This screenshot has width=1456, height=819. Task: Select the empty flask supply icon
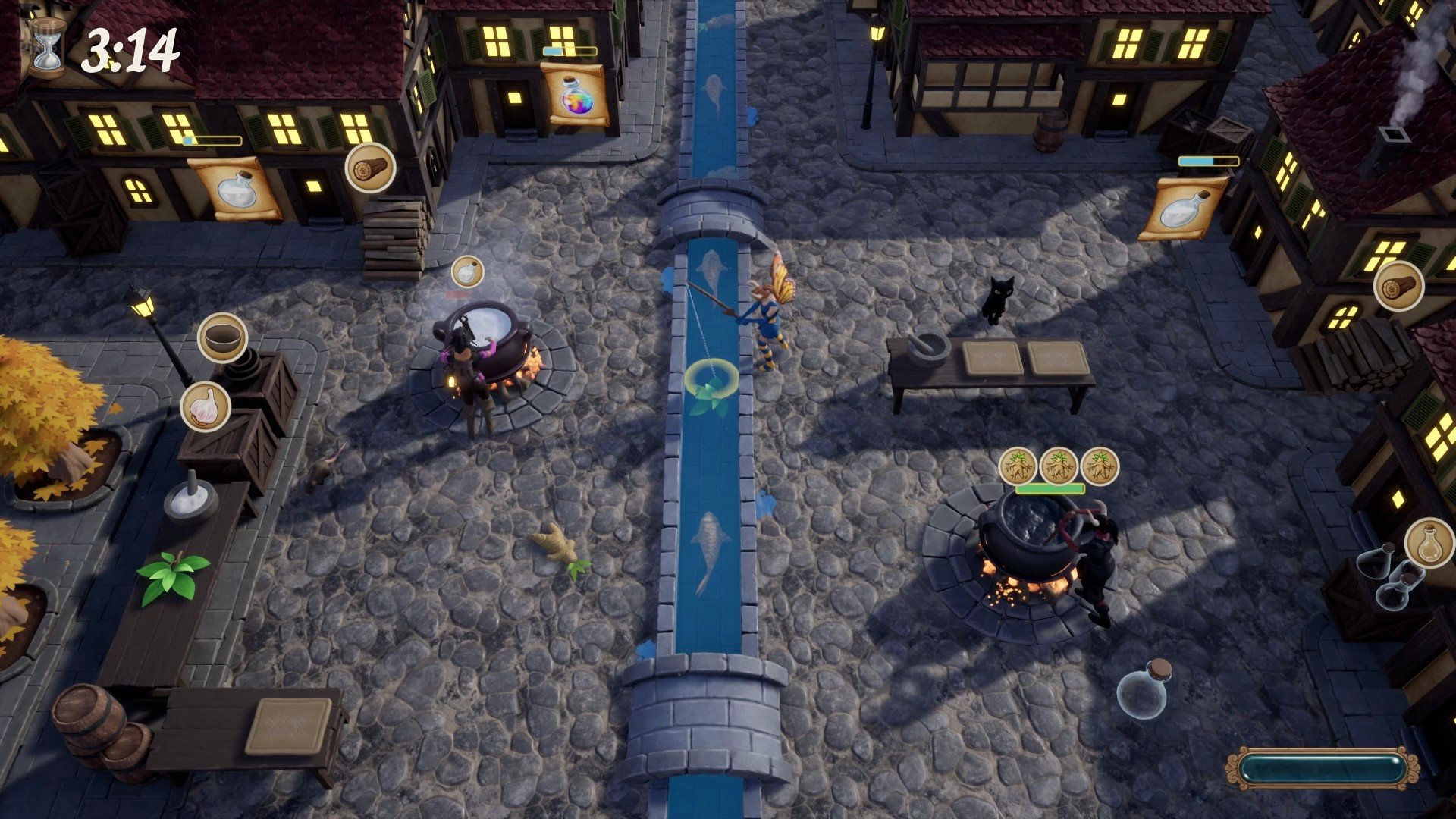[1429, 543]
